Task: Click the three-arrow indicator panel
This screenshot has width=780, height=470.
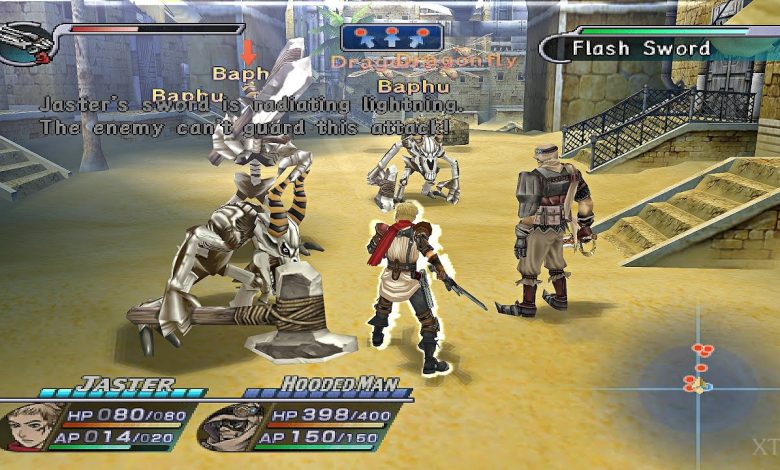Action: pyautogui.click(x=391, y=39)
